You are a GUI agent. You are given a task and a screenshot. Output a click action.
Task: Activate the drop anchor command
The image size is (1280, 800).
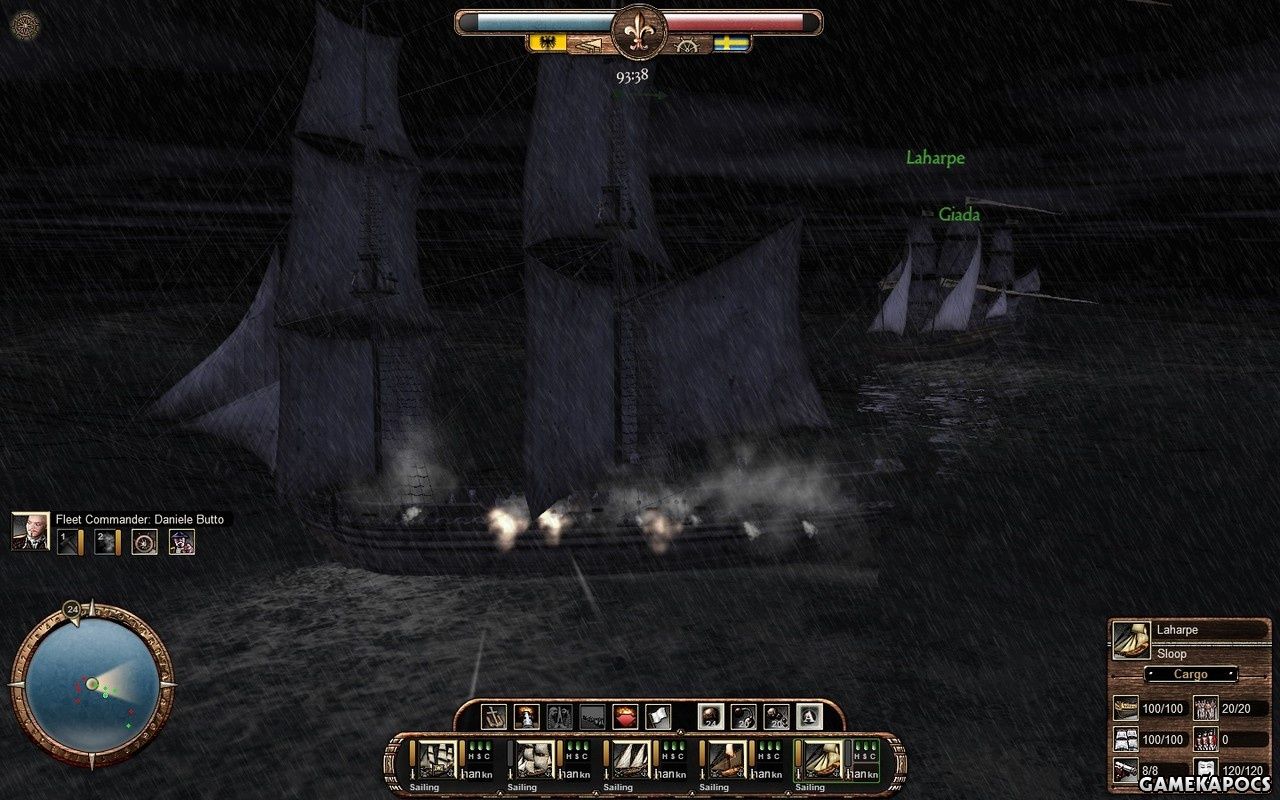(495, 716)
